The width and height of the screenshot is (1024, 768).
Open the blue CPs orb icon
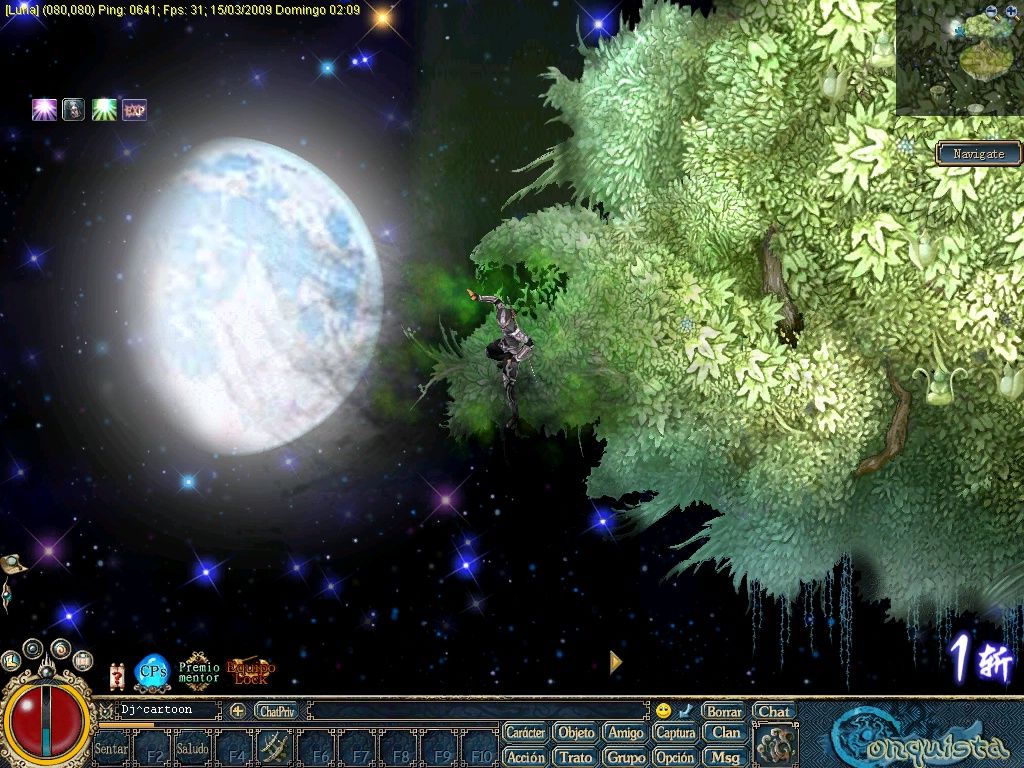tap(152, 672)
